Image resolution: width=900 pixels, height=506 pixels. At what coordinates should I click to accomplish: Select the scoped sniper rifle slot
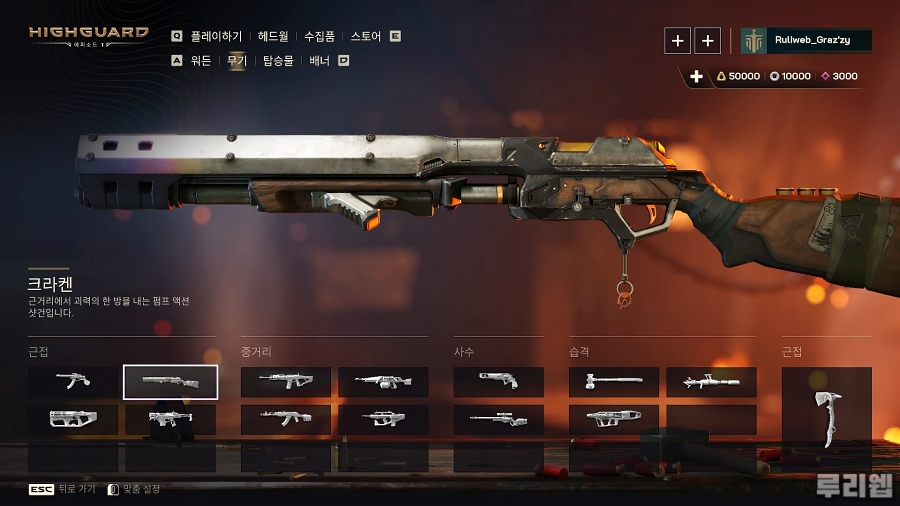tap(499, 419)
